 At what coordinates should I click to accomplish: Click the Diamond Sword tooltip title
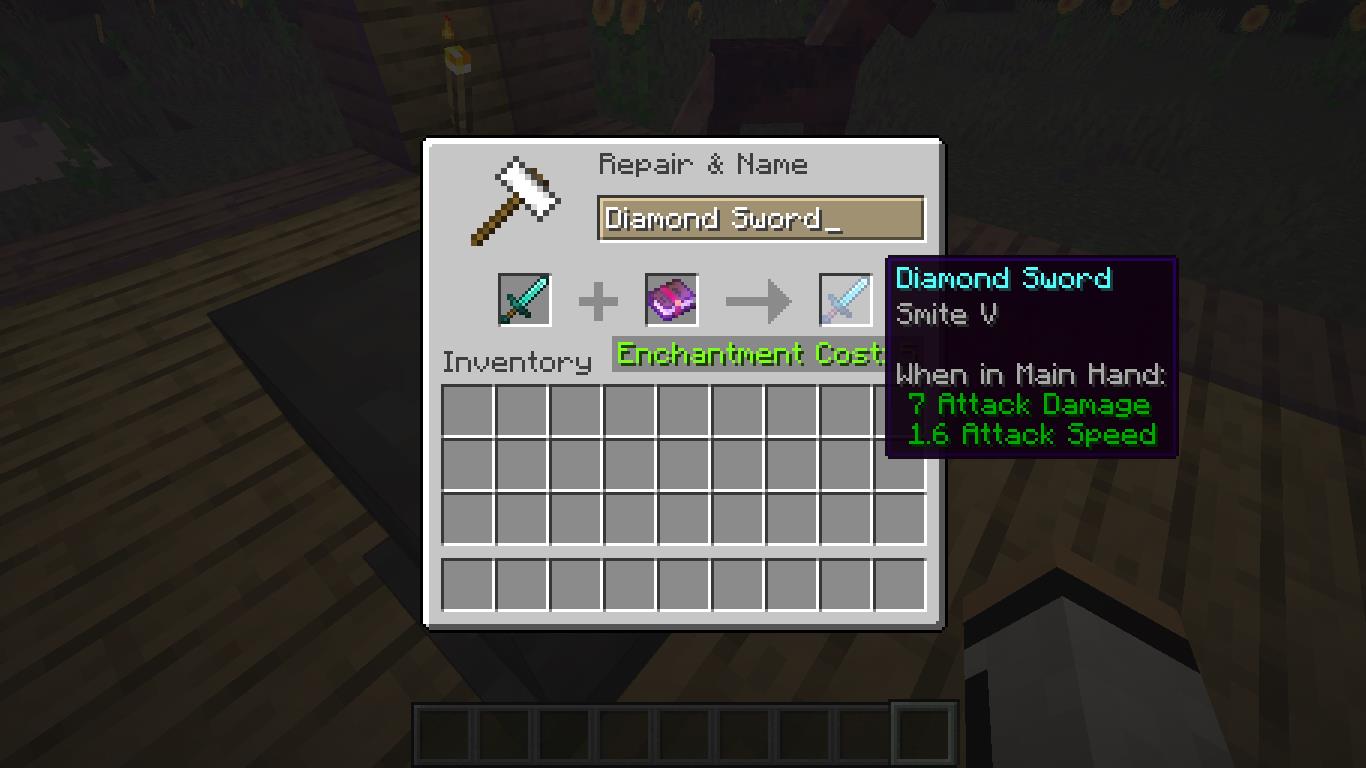point(1003,278)
